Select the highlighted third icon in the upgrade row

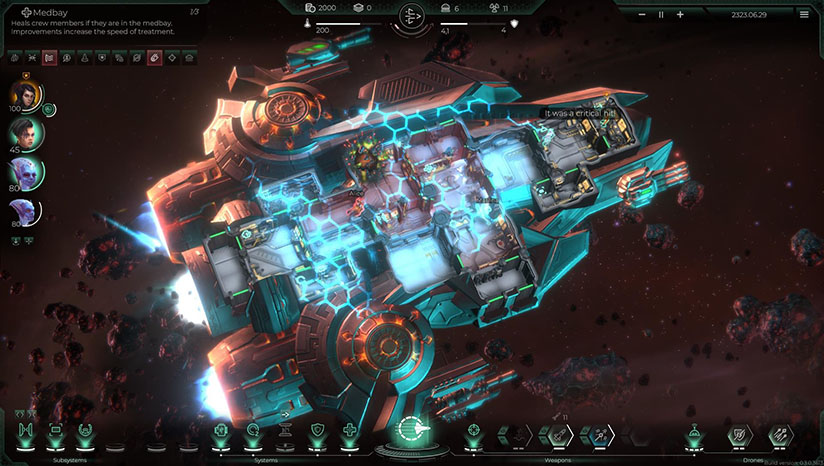(49, 58)
